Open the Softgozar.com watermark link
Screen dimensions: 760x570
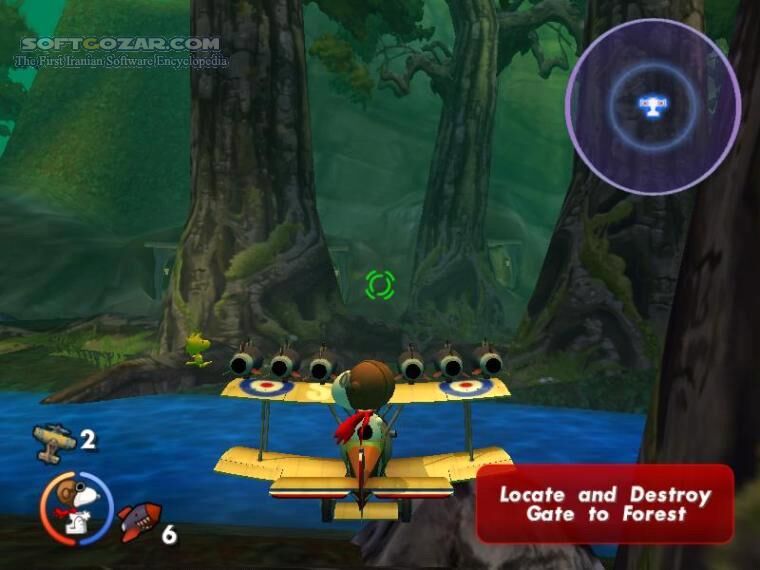coord(120,44)
